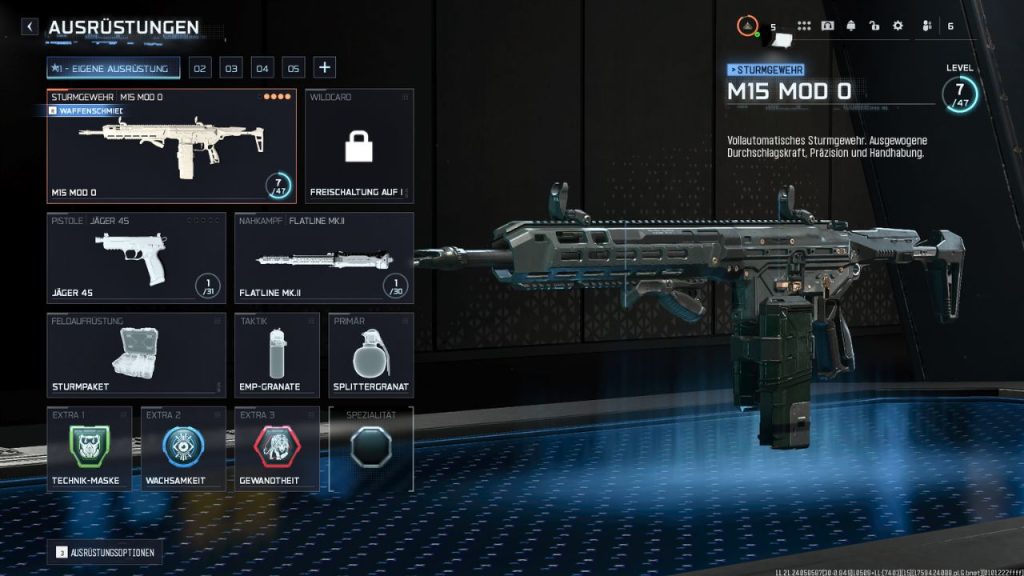Select the Wachsamkeit perk slot
The image size is (1024, 576).
coord(183,448)
